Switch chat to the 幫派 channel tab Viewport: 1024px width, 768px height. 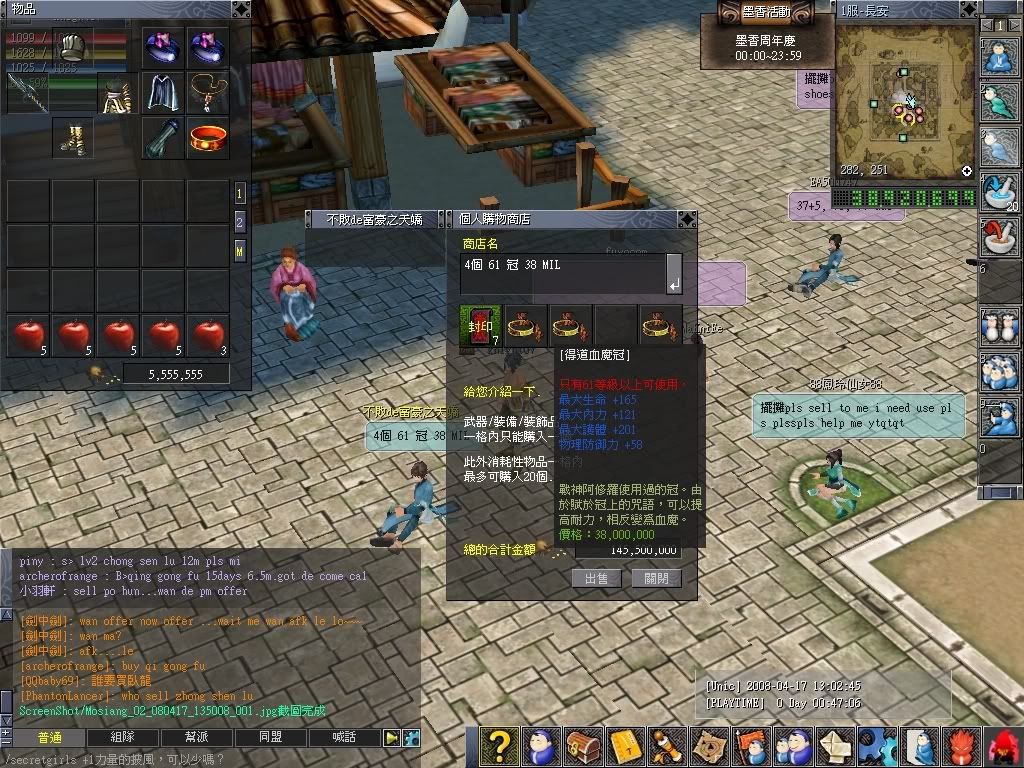pyautogui.click(x=197, y=738)
